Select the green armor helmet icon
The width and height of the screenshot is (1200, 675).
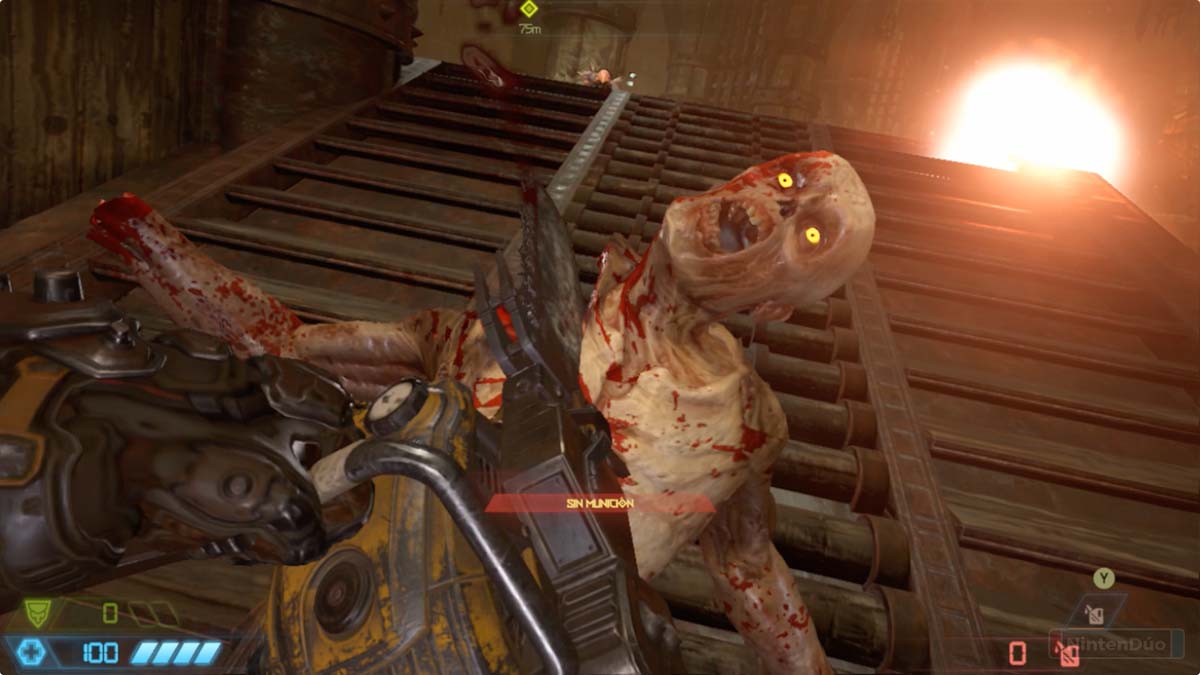(37, 610)
